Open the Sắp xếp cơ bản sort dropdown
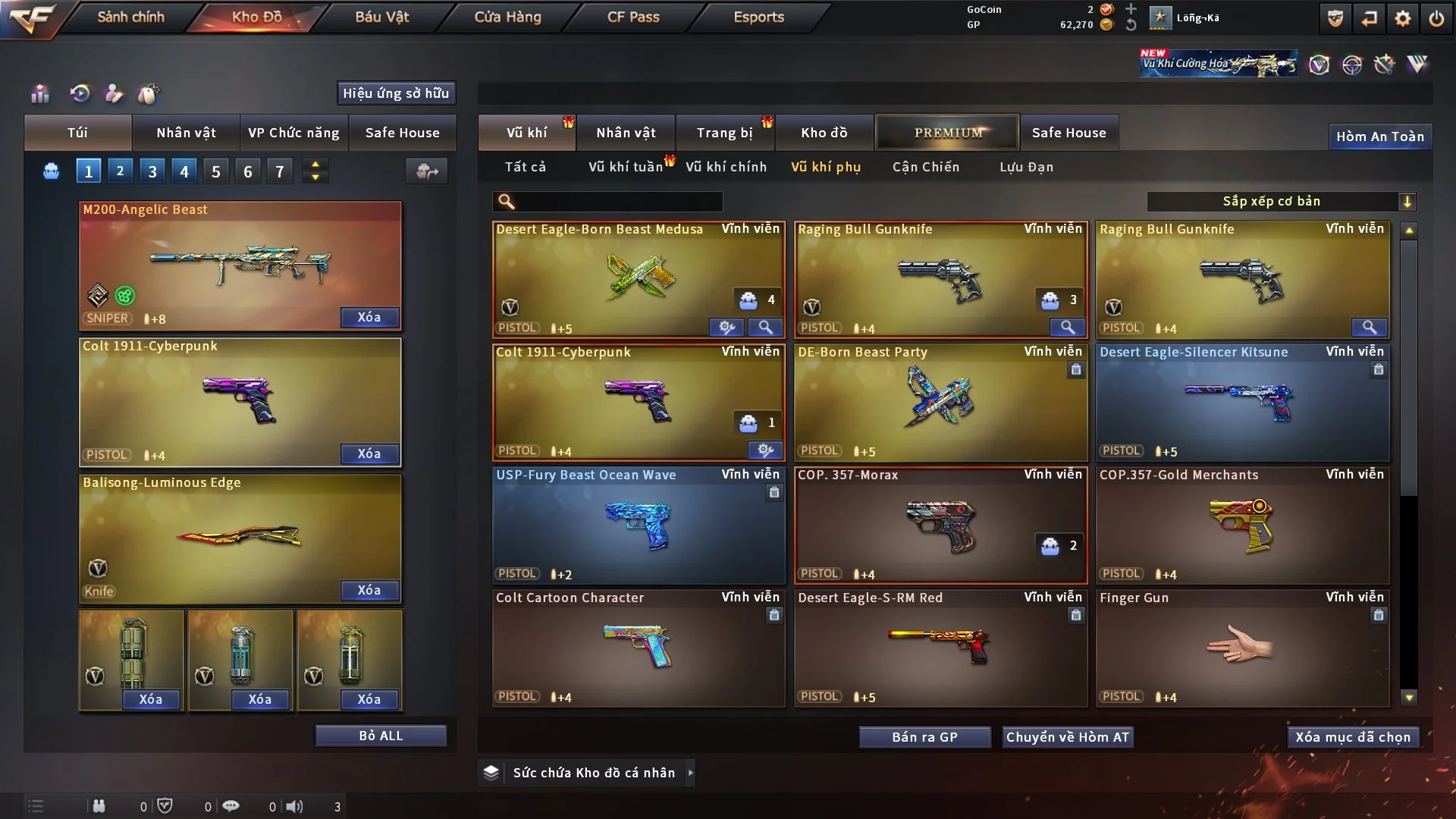 1281,201
